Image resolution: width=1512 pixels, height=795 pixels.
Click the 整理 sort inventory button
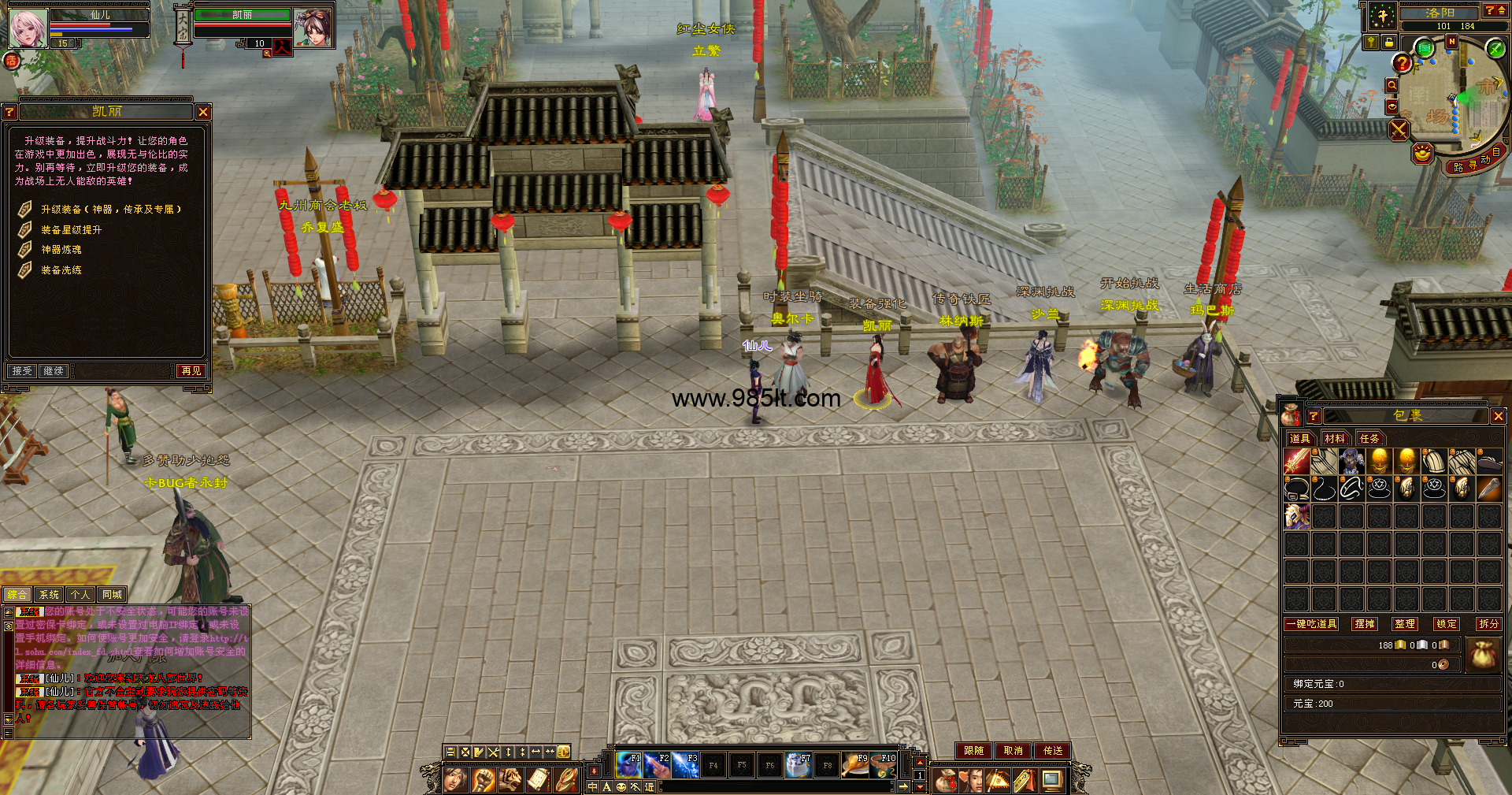pyautogui.click(x=1404, y=624)
